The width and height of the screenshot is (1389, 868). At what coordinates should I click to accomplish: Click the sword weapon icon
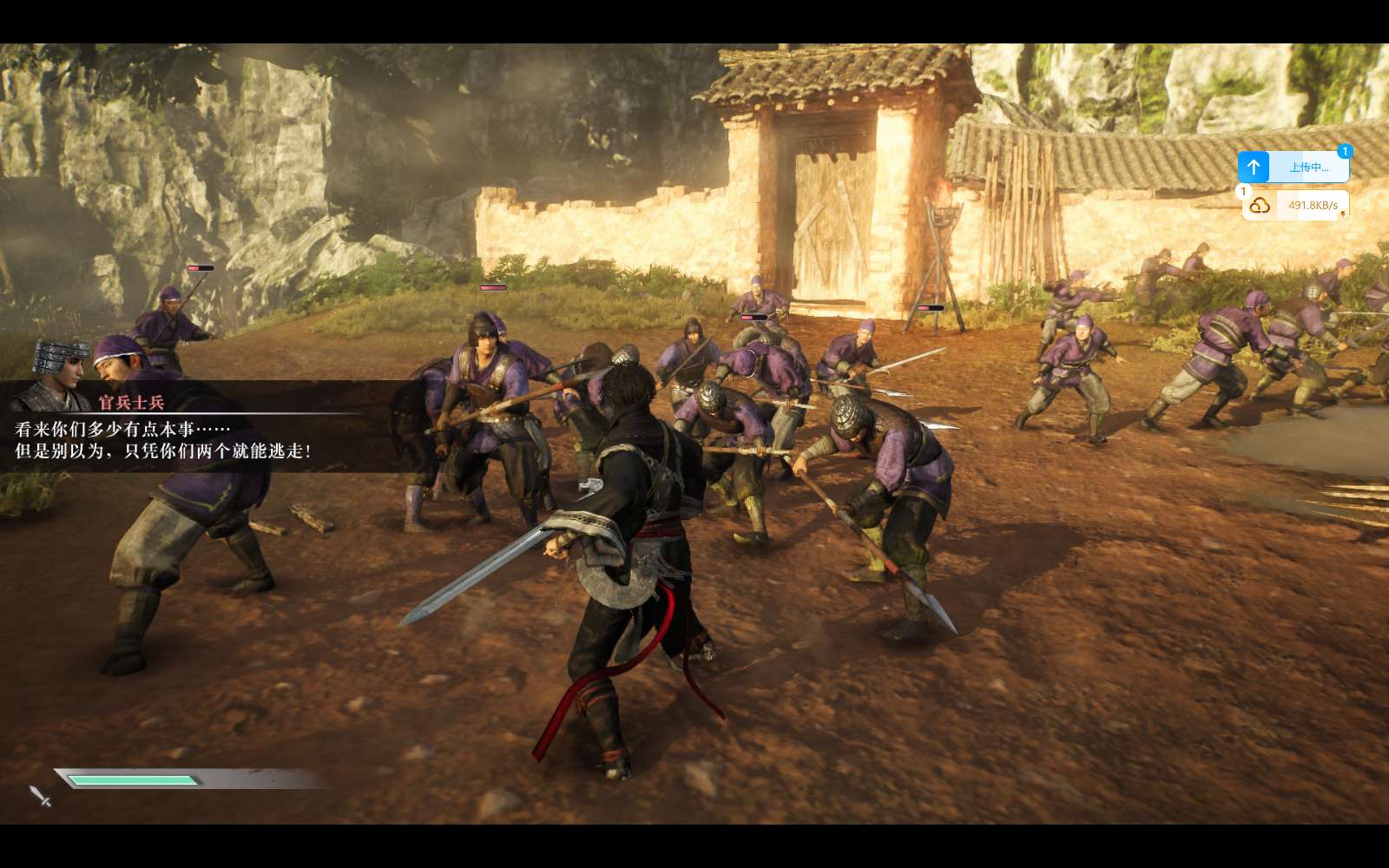click(40, 795)
